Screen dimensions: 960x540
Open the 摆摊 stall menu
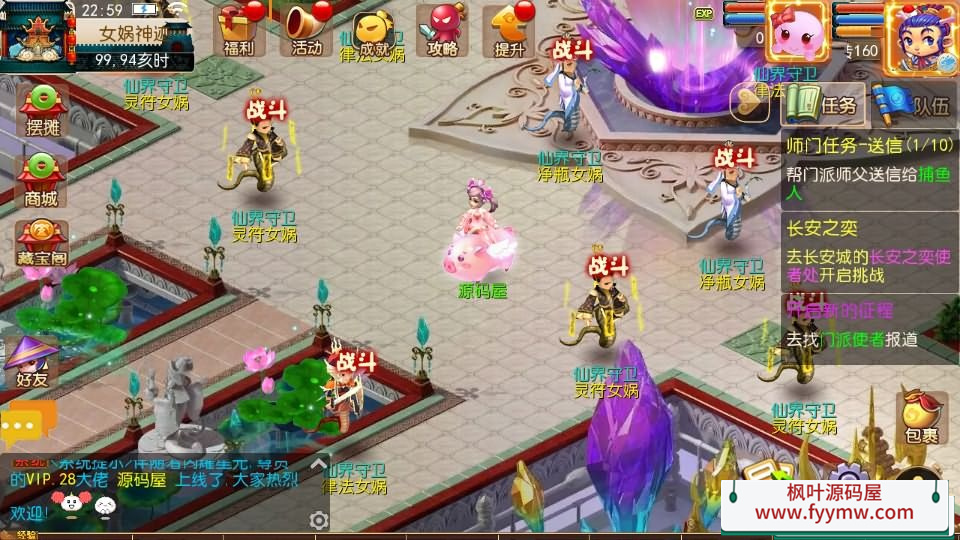tap(41, 109)
